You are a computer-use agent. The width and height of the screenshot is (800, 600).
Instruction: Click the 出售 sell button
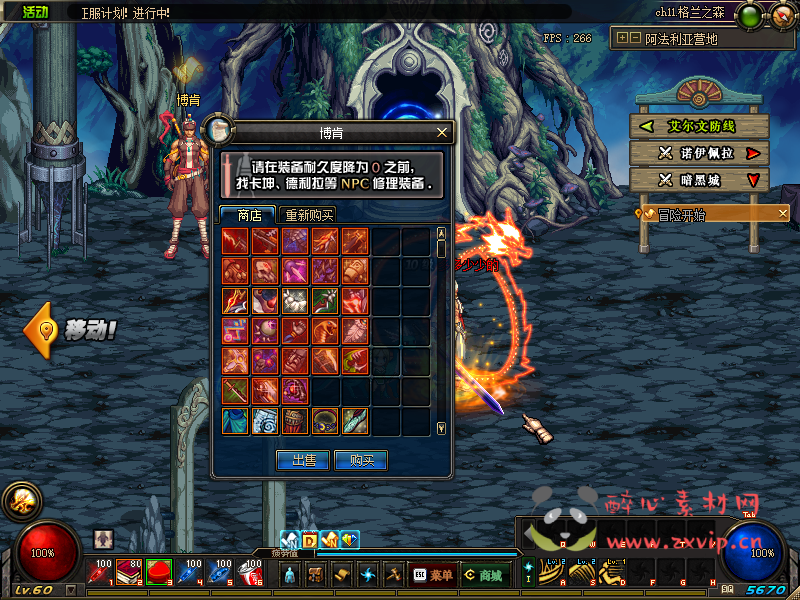point(303,460)
